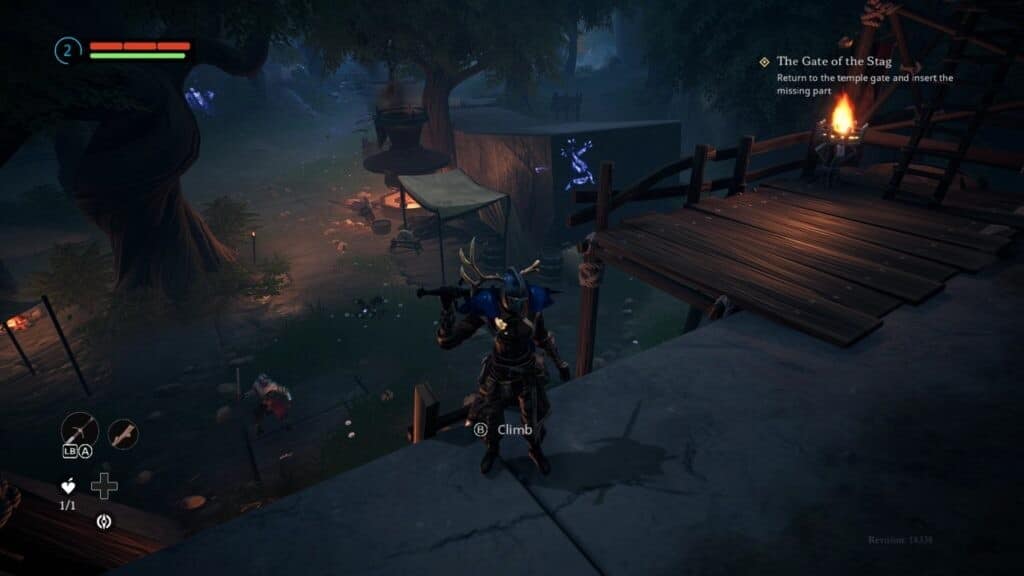Click the cross-shaped D-pad item selector
This screenshot has height=576, width=1024.
[x=104, y=486]
